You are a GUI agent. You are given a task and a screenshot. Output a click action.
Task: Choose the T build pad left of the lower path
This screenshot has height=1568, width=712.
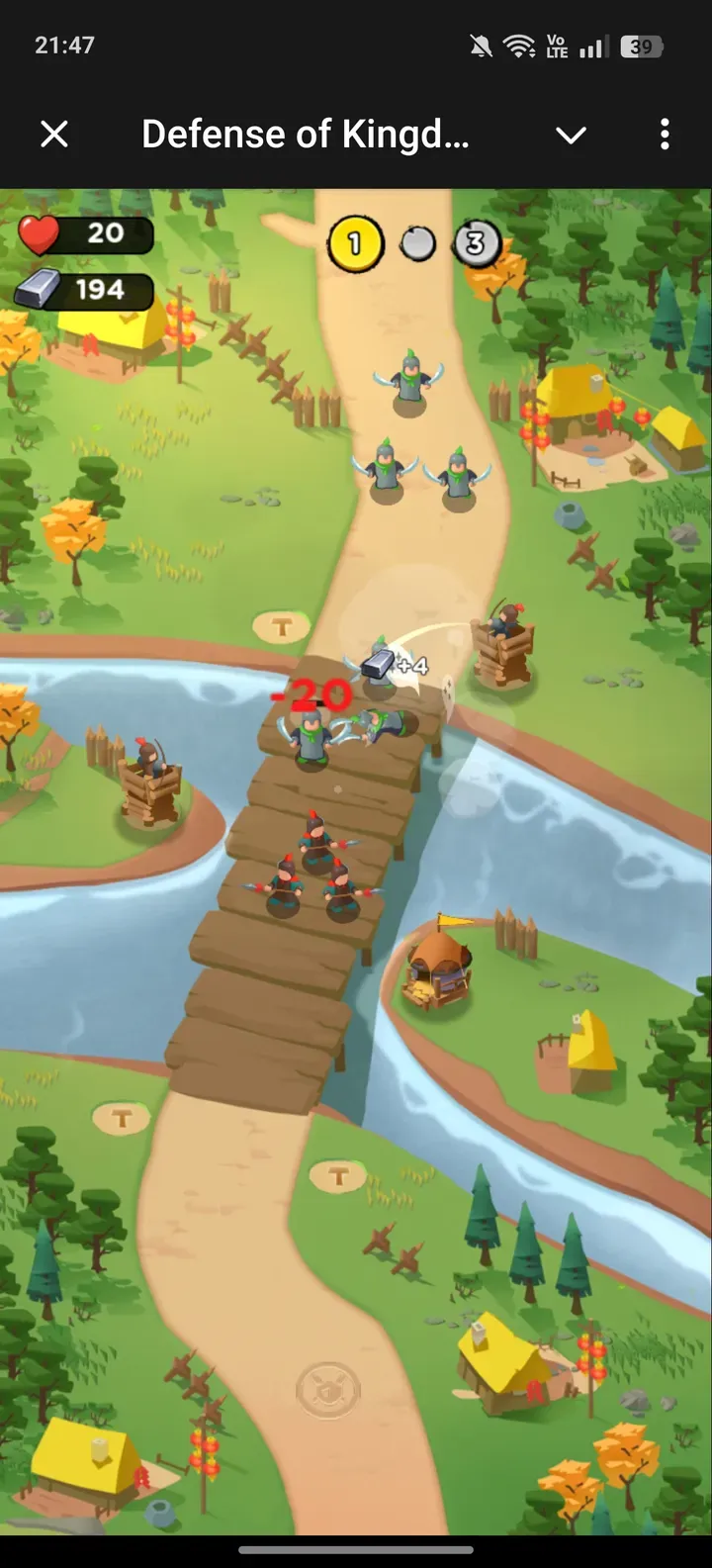coord(122,1119)
